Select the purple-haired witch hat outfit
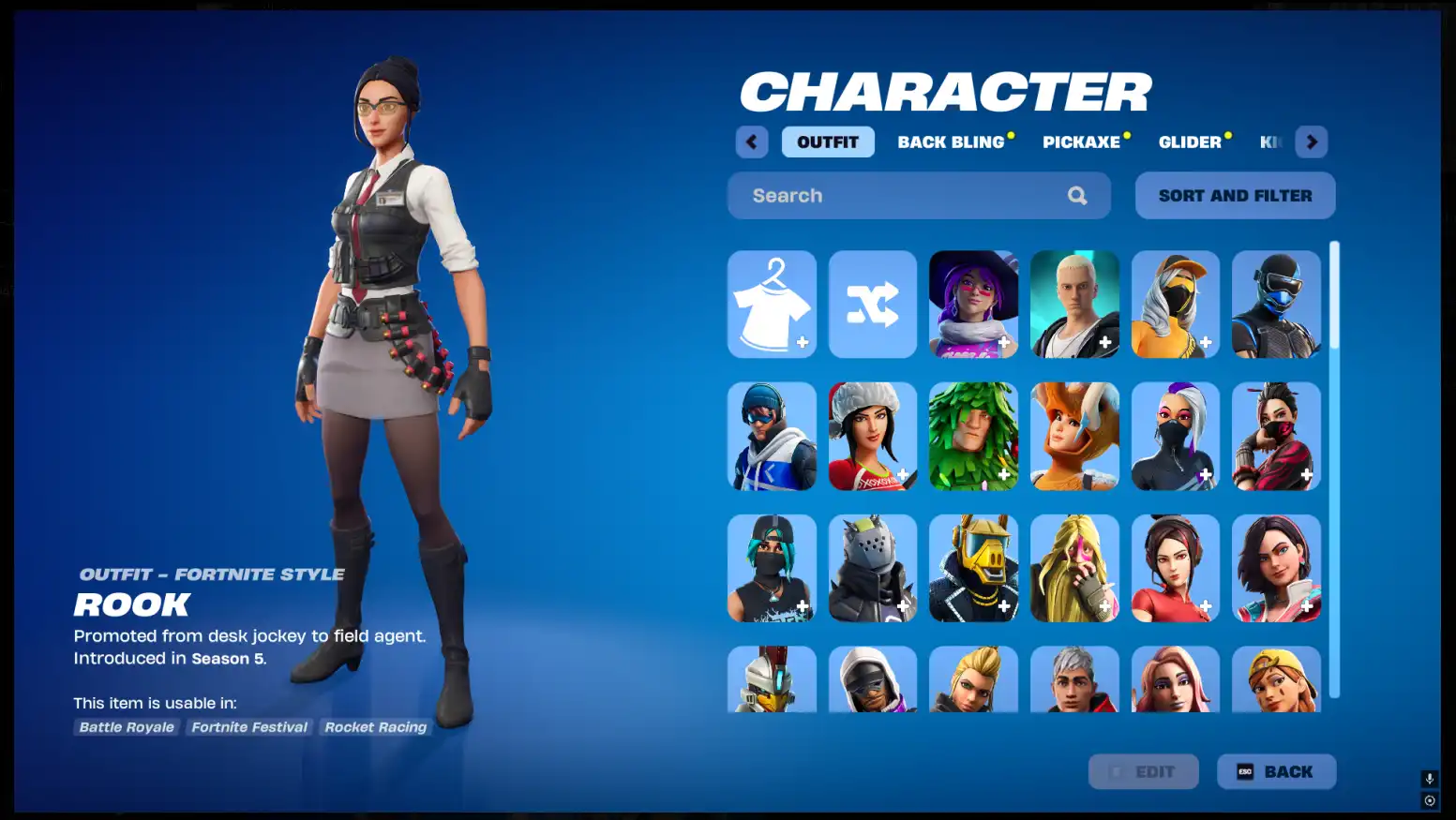This screenshot has width=1456, height=820. point(973,305)
